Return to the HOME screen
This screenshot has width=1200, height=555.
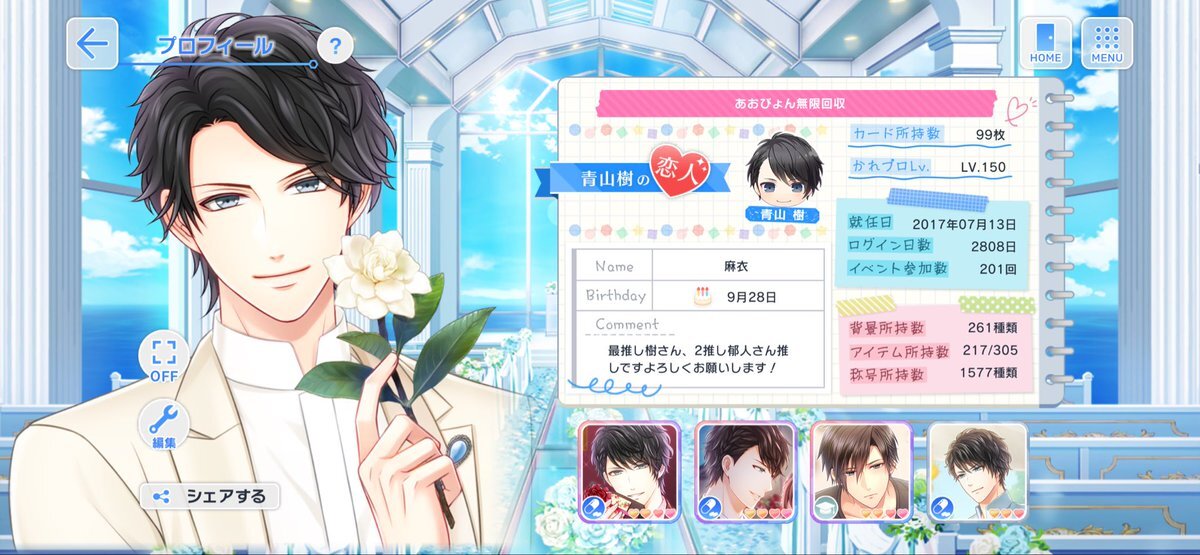click(1045, 43)
